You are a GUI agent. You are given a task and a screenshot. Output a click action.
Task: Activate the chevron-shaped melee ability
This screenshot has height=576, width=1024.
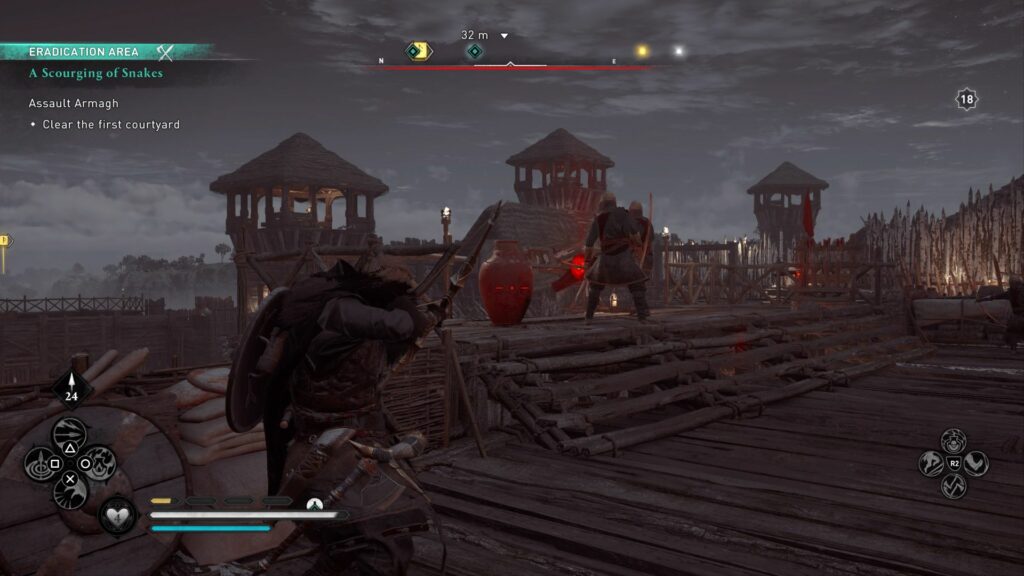(x=975, y=463)
